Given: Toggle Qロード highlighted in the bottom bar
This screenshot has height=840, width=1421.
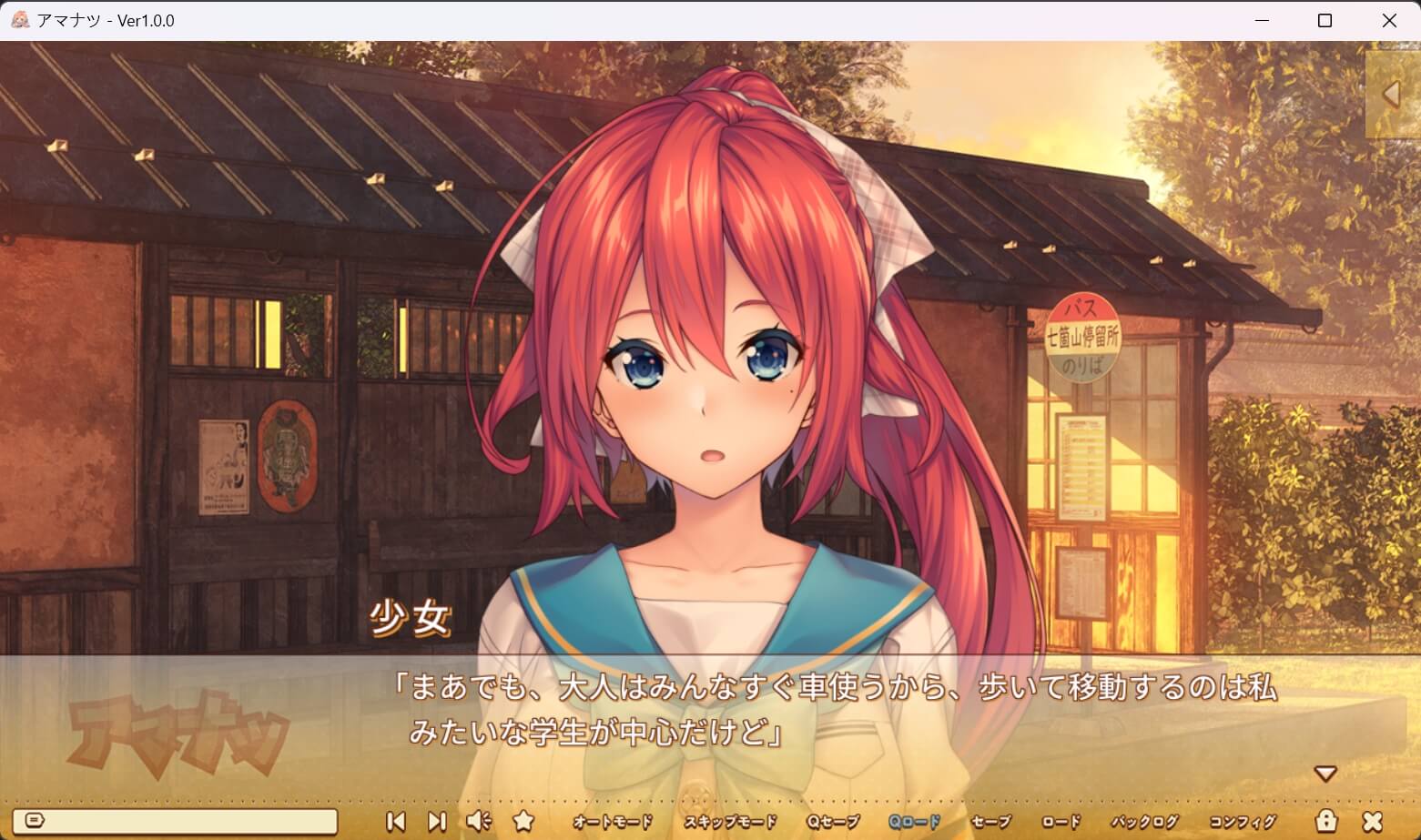Looking at the screenshot, I should (913, 821).
